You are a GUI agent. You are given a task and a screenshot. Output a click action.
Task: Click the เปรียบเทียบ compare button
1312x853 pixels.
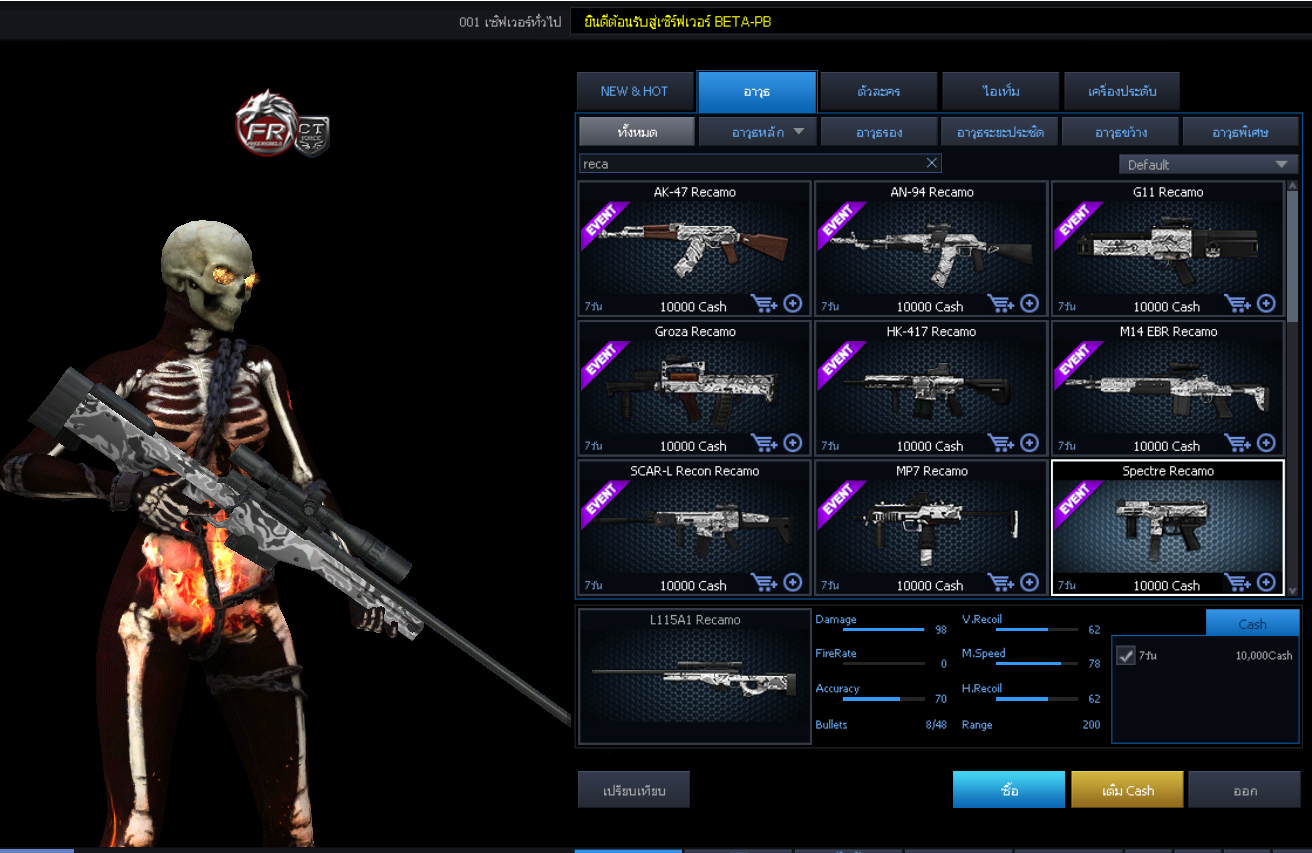click(x=634, y=790)
